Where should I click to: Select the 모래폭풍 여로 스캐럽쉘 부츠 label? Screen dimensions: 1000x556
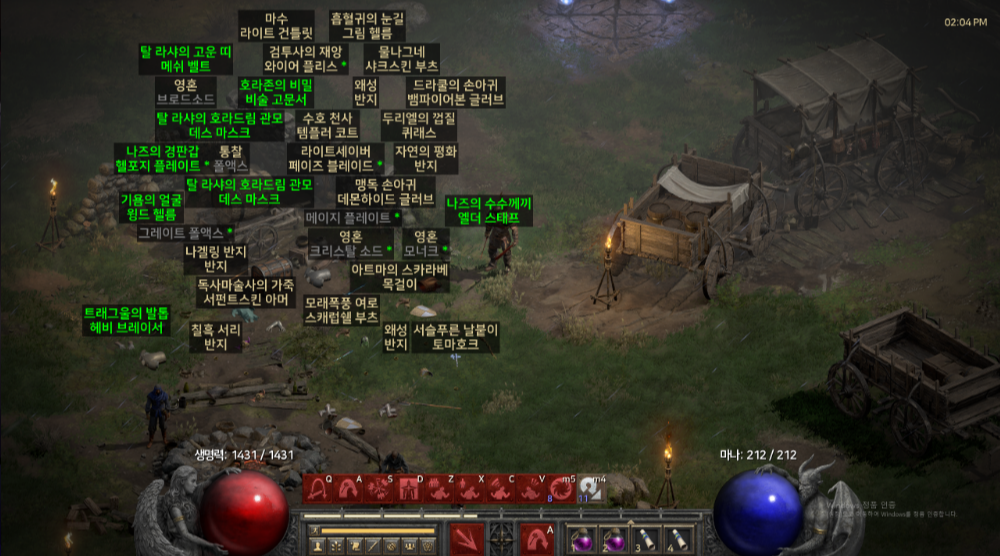click(341, 310)
